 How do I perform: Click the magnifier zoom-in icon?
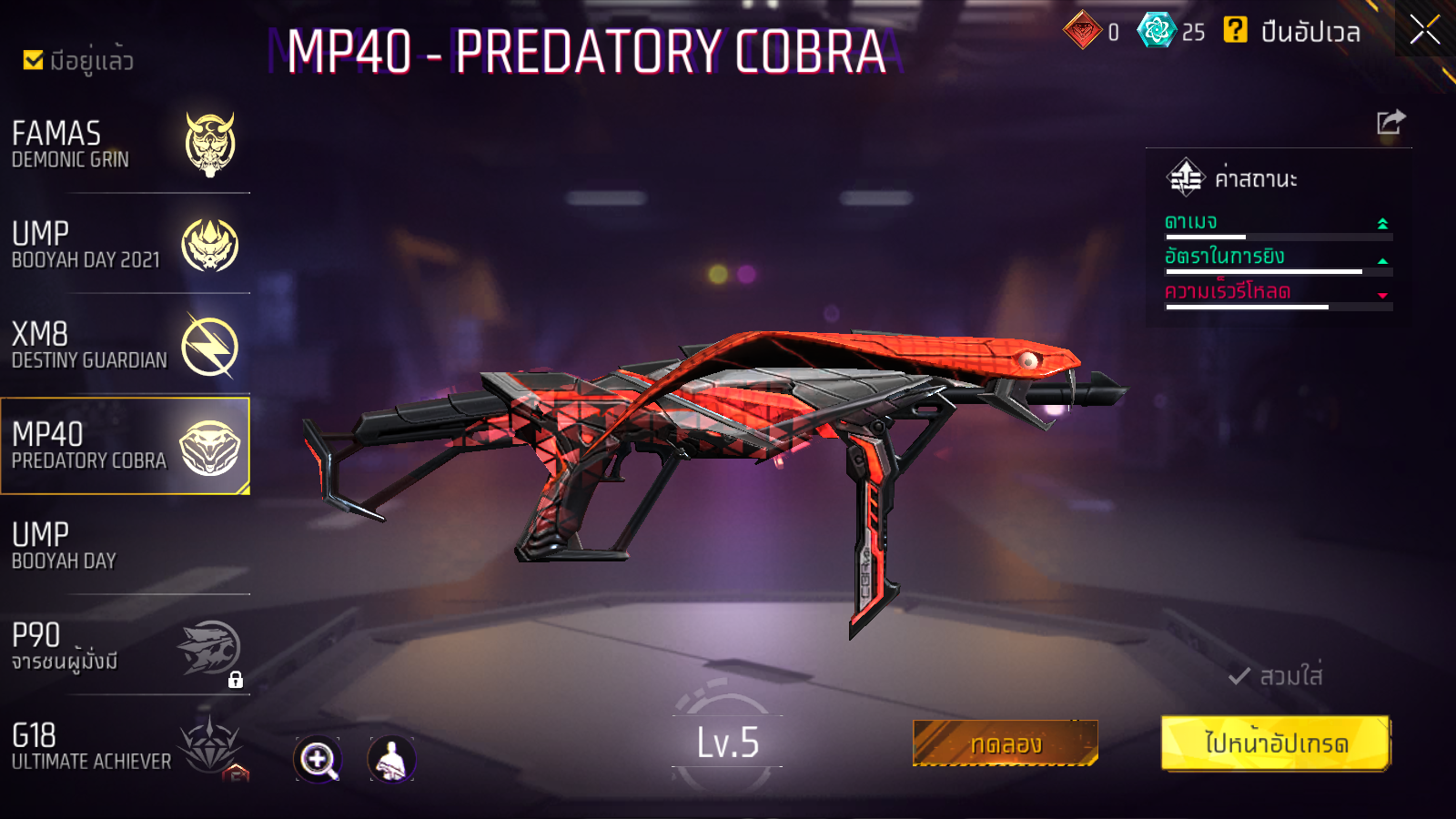coord(318,759)
